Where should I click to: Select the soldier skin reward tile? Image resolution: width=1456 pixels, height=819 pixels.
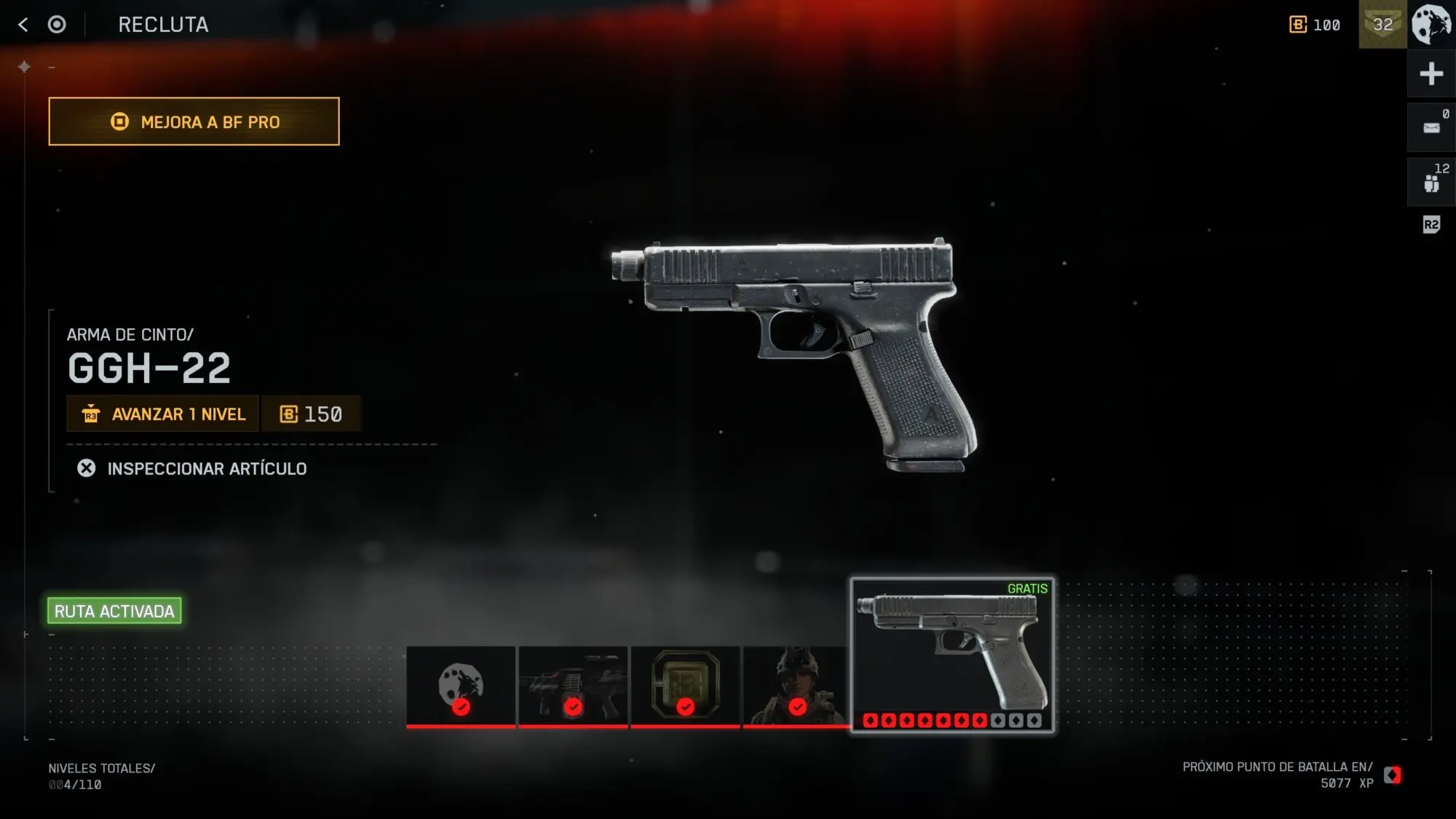tap(796, 687)
